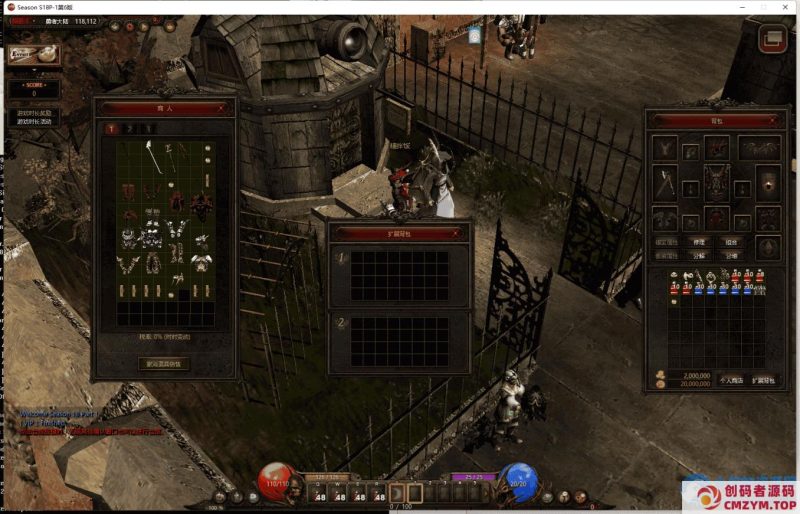Select the equipped armor in center slot

point(716,183)
